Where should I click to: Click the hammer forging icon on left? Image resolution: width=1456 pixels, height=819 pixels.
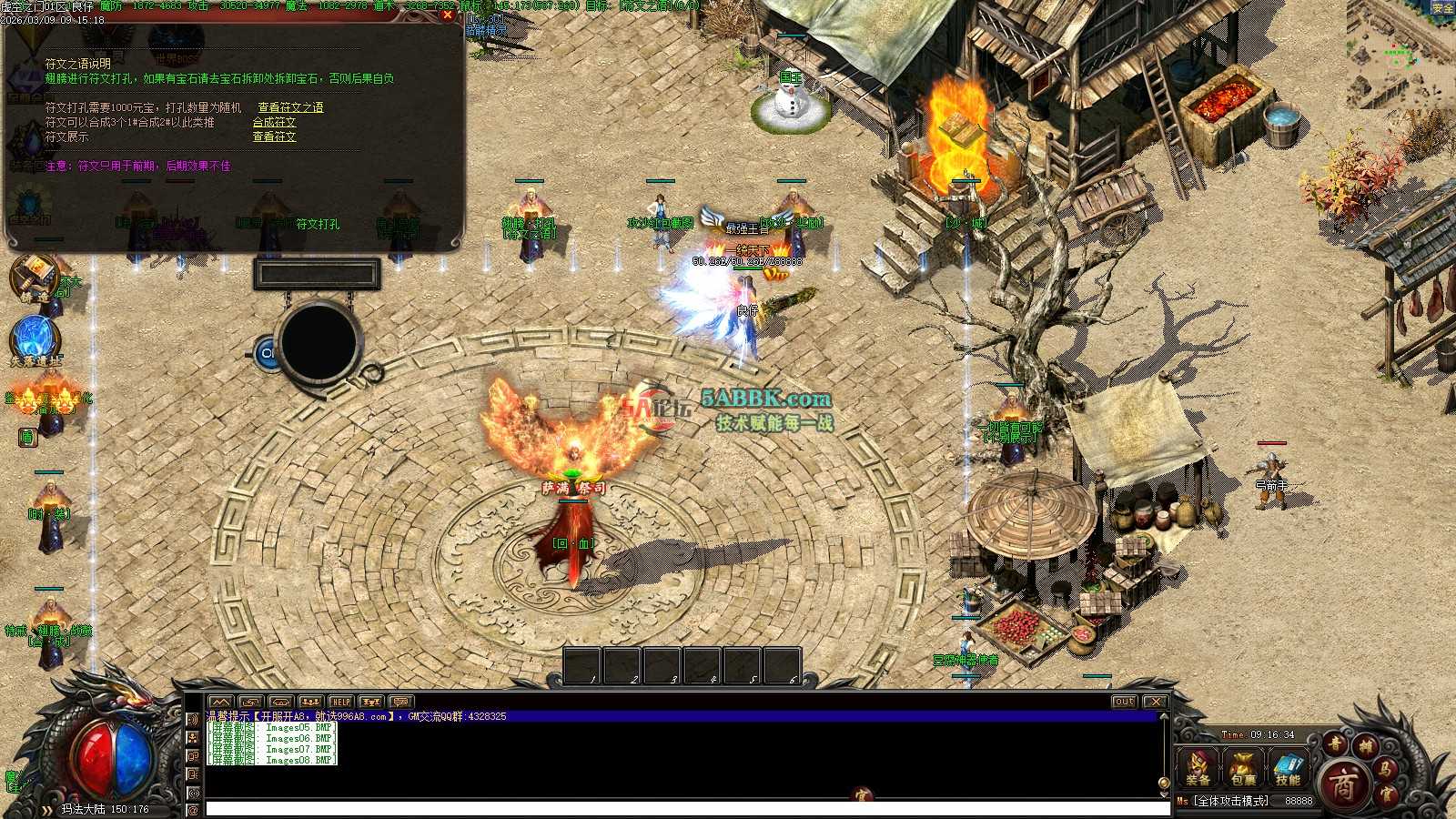[35, 276]
